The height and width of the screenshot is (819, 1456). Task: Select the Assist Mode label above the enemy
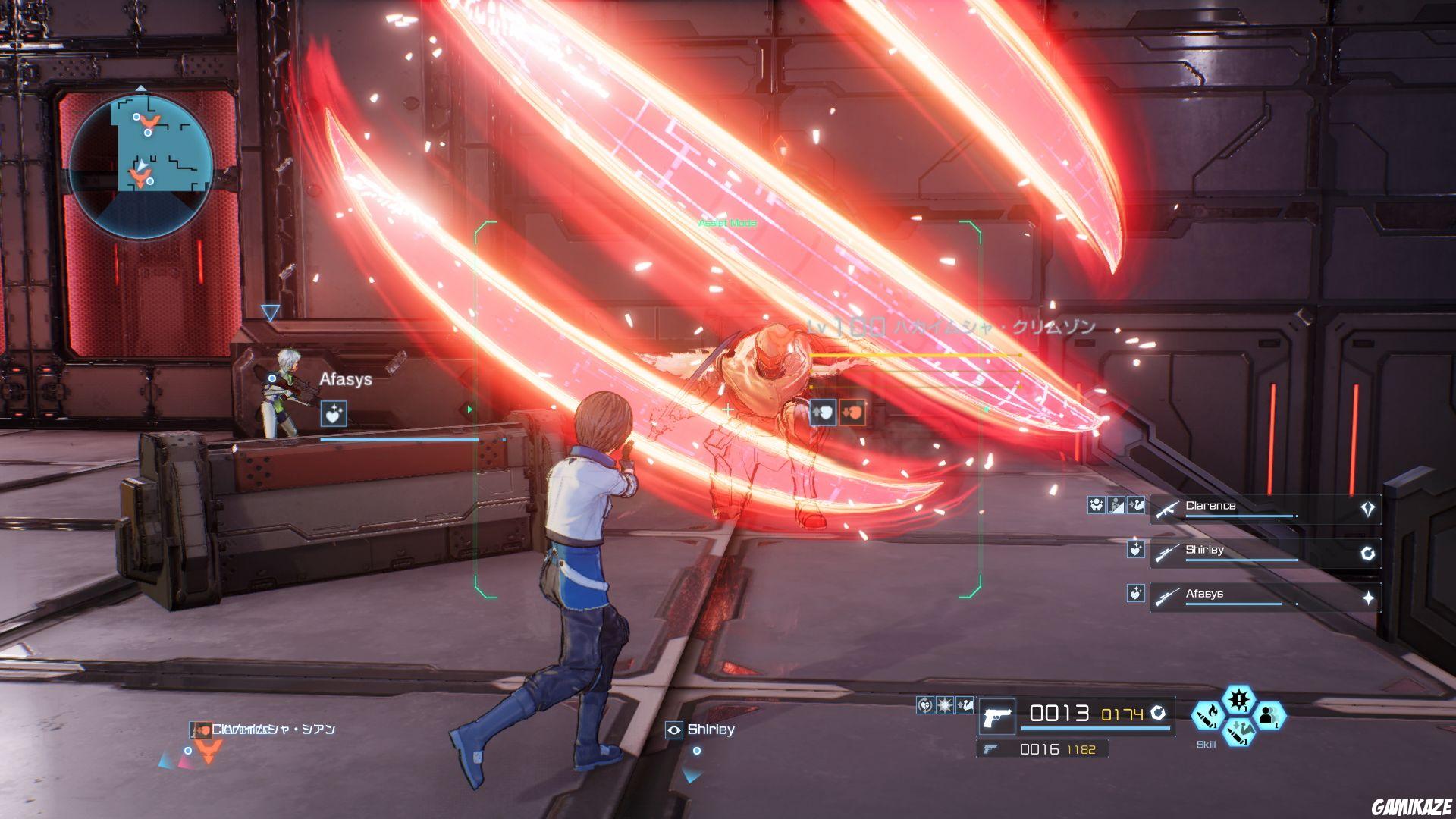tap(727, 223)
